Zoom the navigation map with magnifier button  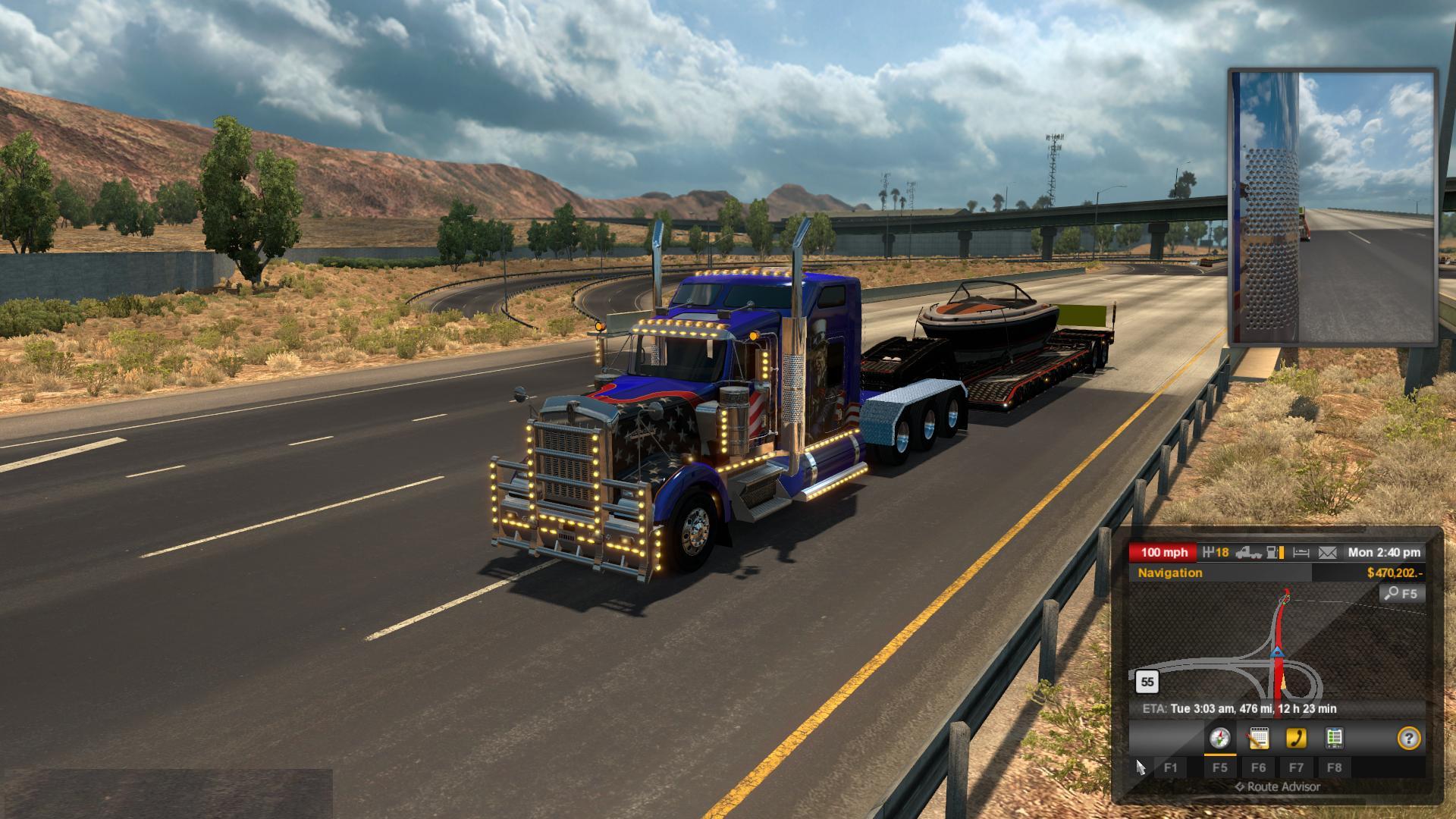1401,594
